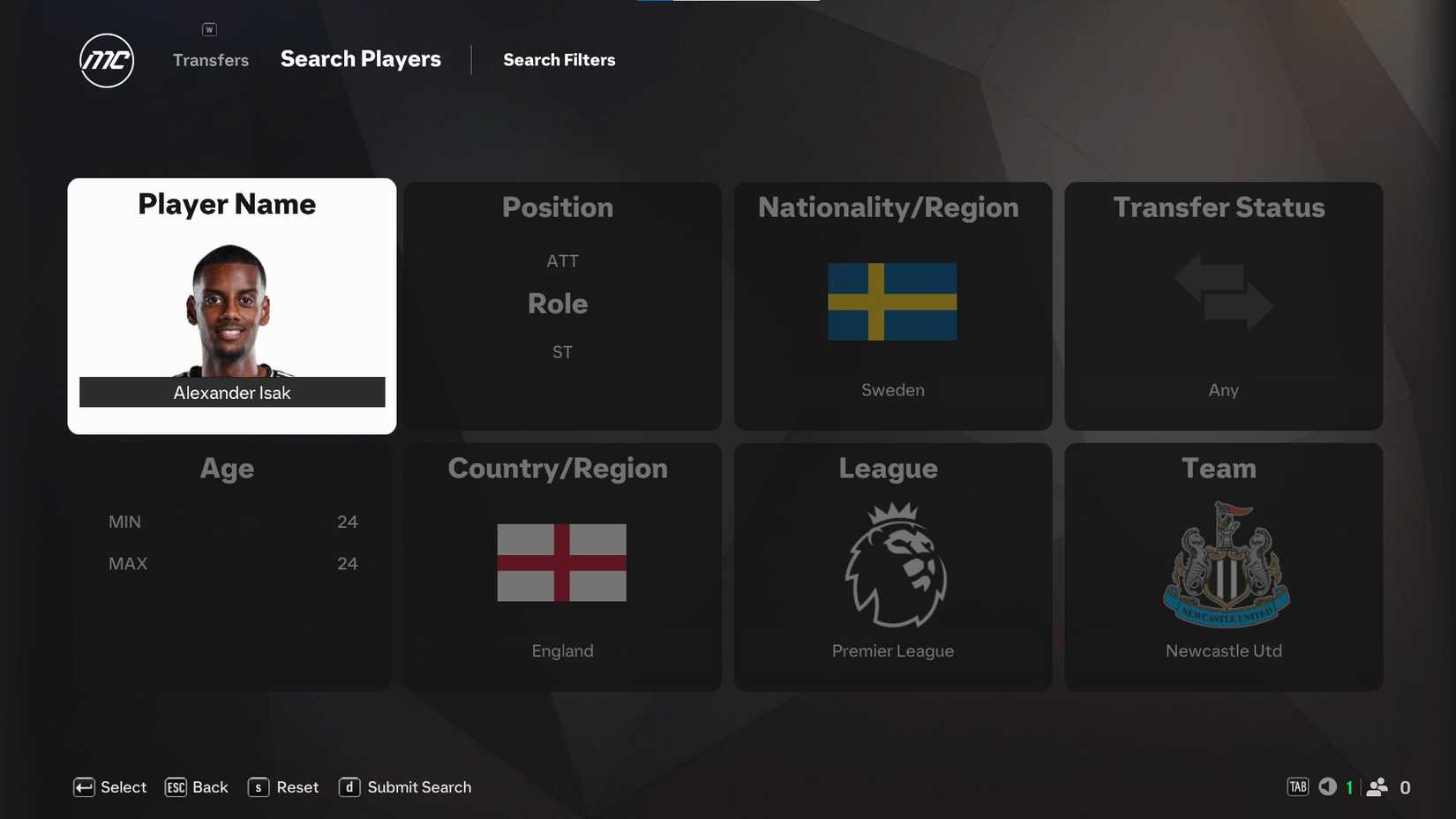
Task: Edit the Player Name field
Action: [231, 392]
